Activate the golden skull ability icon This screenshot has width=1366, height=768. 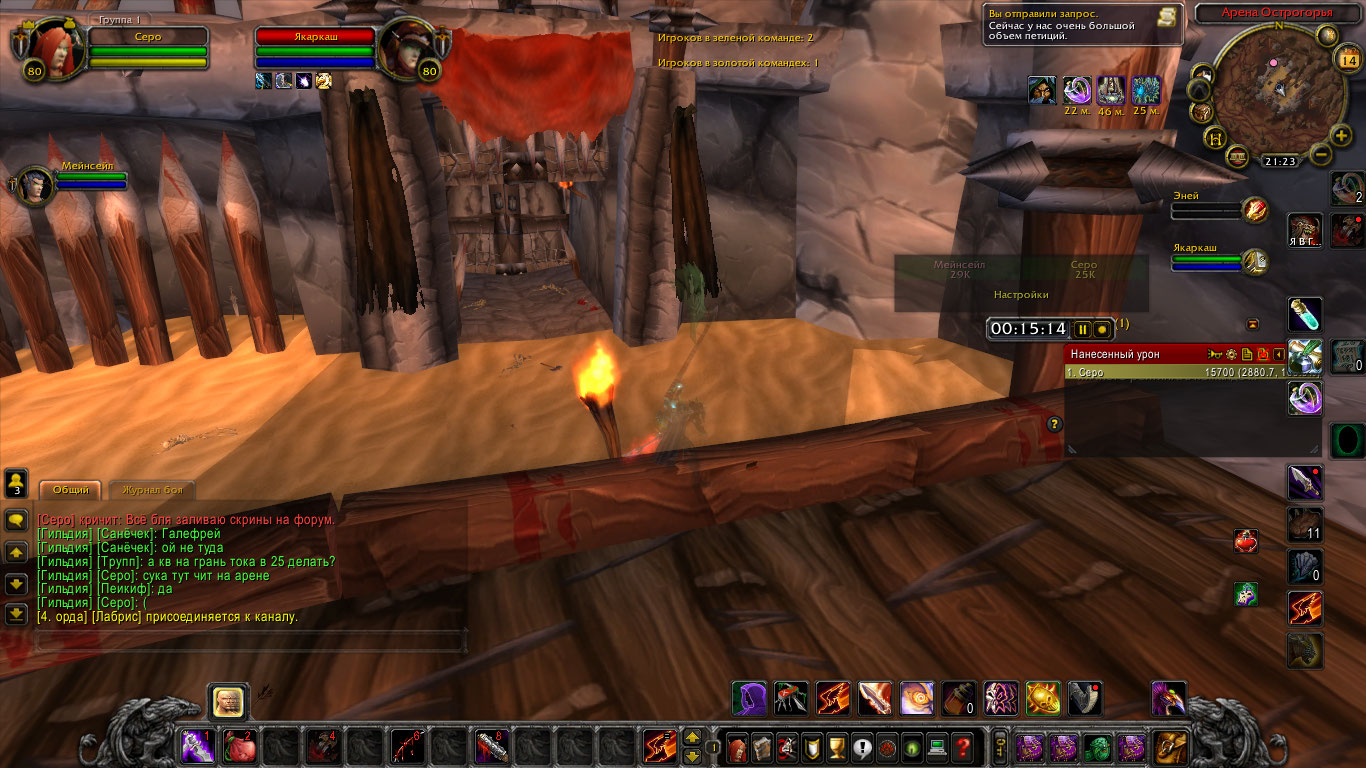1043,698
